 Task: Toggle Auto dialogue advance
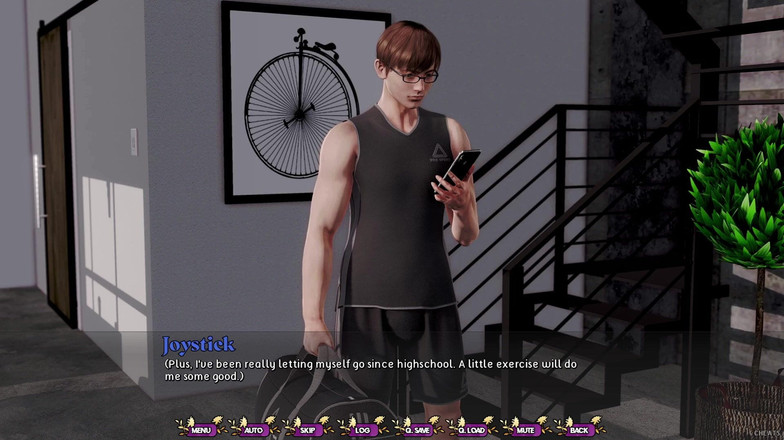click(x=256, y=429)
